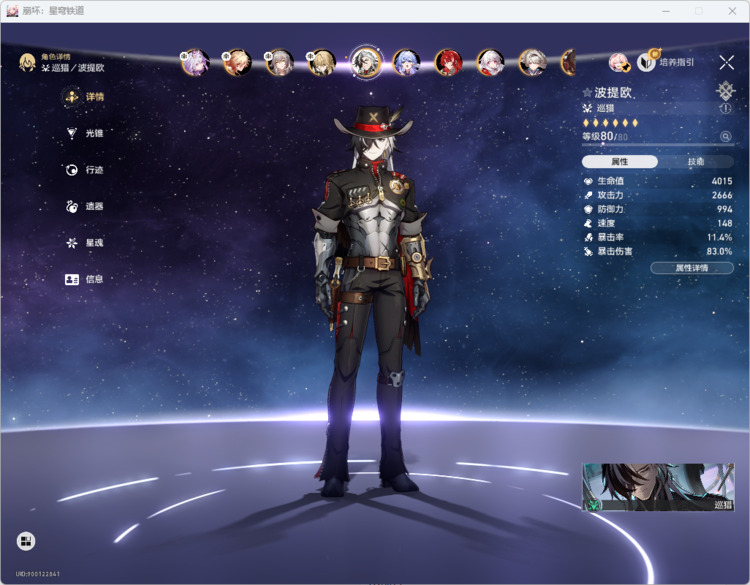
Task: Click the magnifier icon beside the level
Action: pos(726,136)
